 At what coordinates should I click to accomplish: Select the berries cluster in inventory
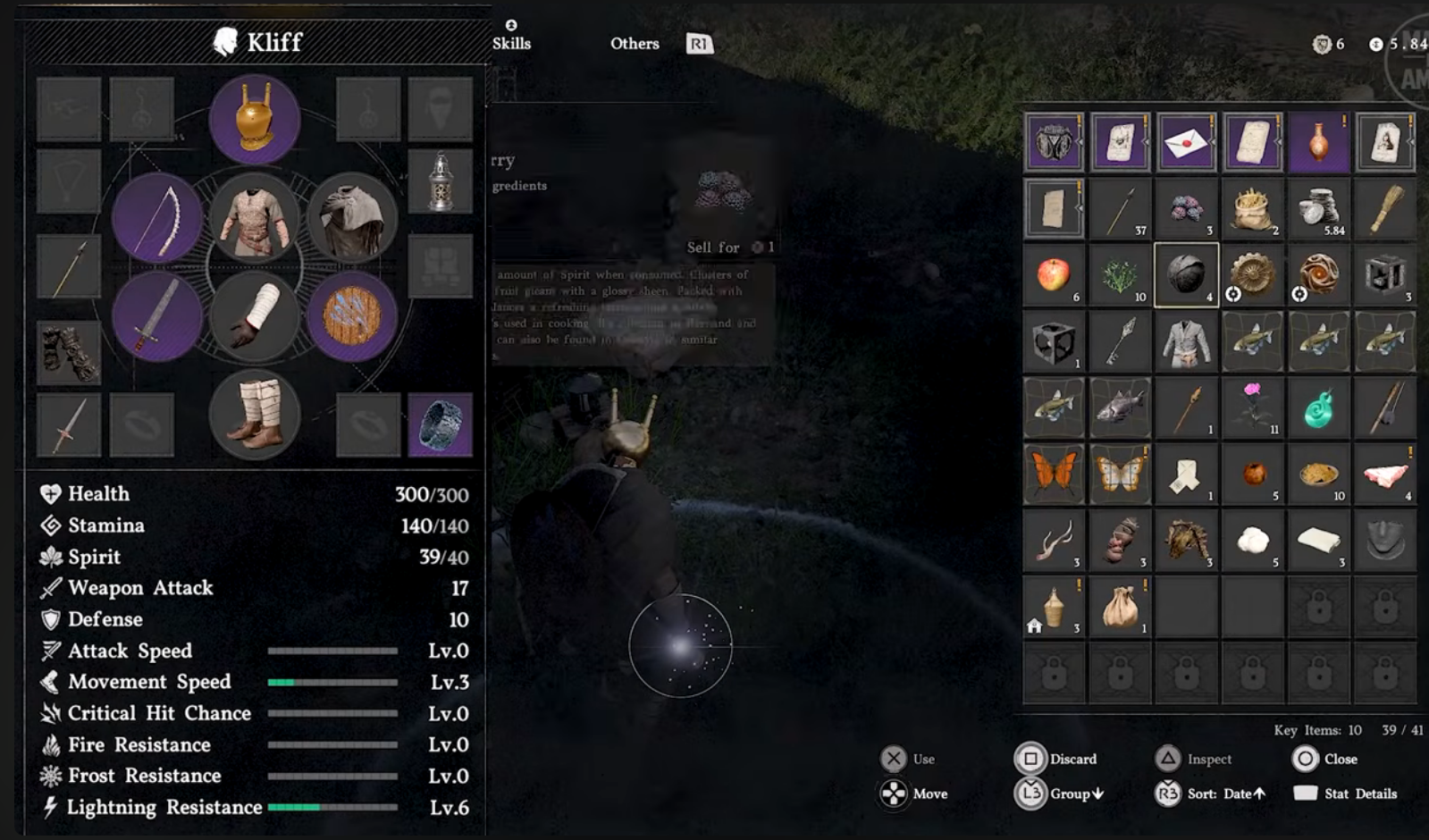[1186, 209]
